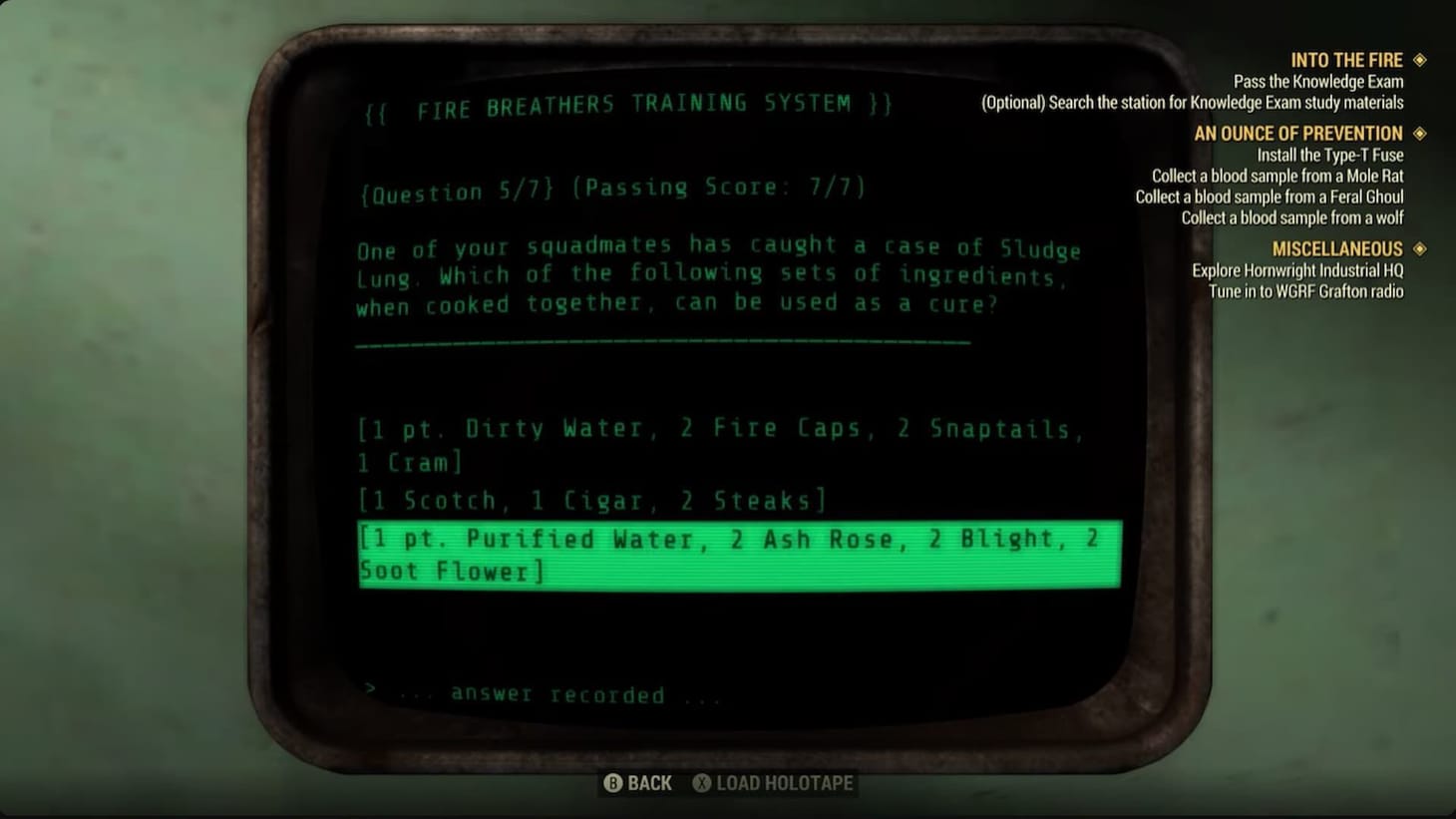
Task: Click the highlighted Purified Water answer bar
Action: point(738,555)
